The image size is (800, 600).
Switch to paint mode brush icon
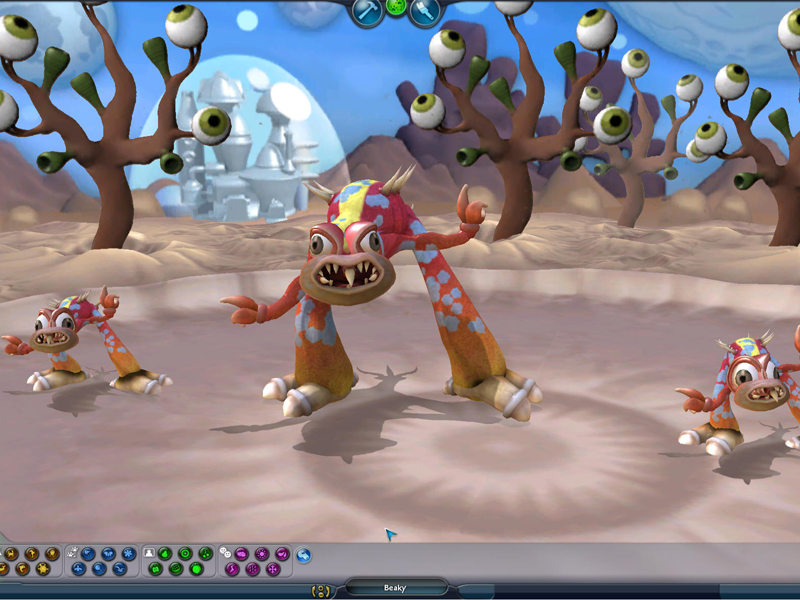point(425,10)
